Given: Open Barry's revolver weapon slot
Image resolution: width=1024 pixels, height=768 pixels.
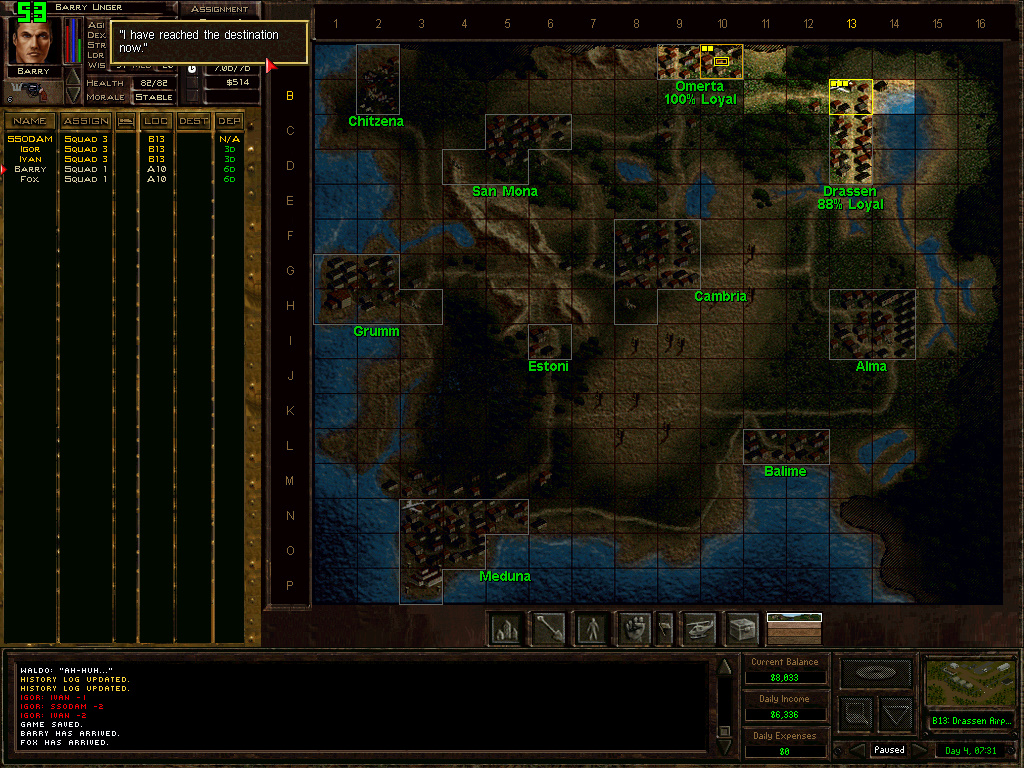Looking at the screenshot, I should point(32,90).
